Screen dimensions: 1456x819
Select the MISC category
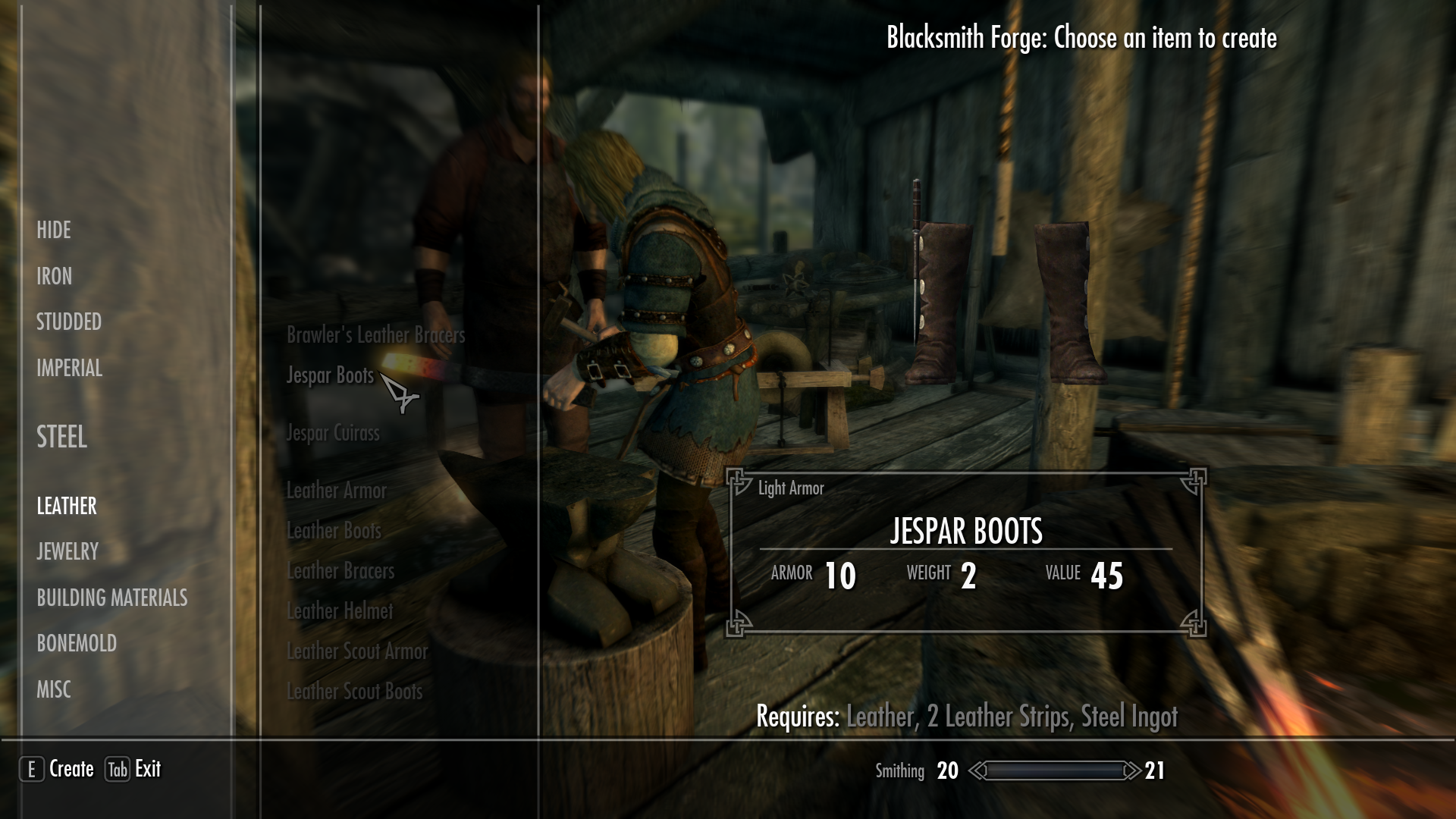tap(54, 689)
